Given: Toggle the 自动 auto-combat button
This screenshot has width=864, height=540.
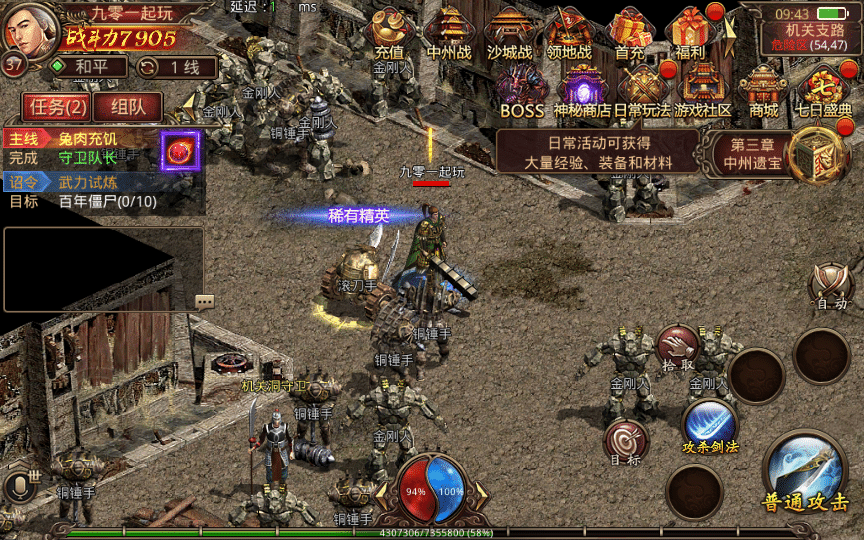Looking at the screenshot, I should click(831, 287).
